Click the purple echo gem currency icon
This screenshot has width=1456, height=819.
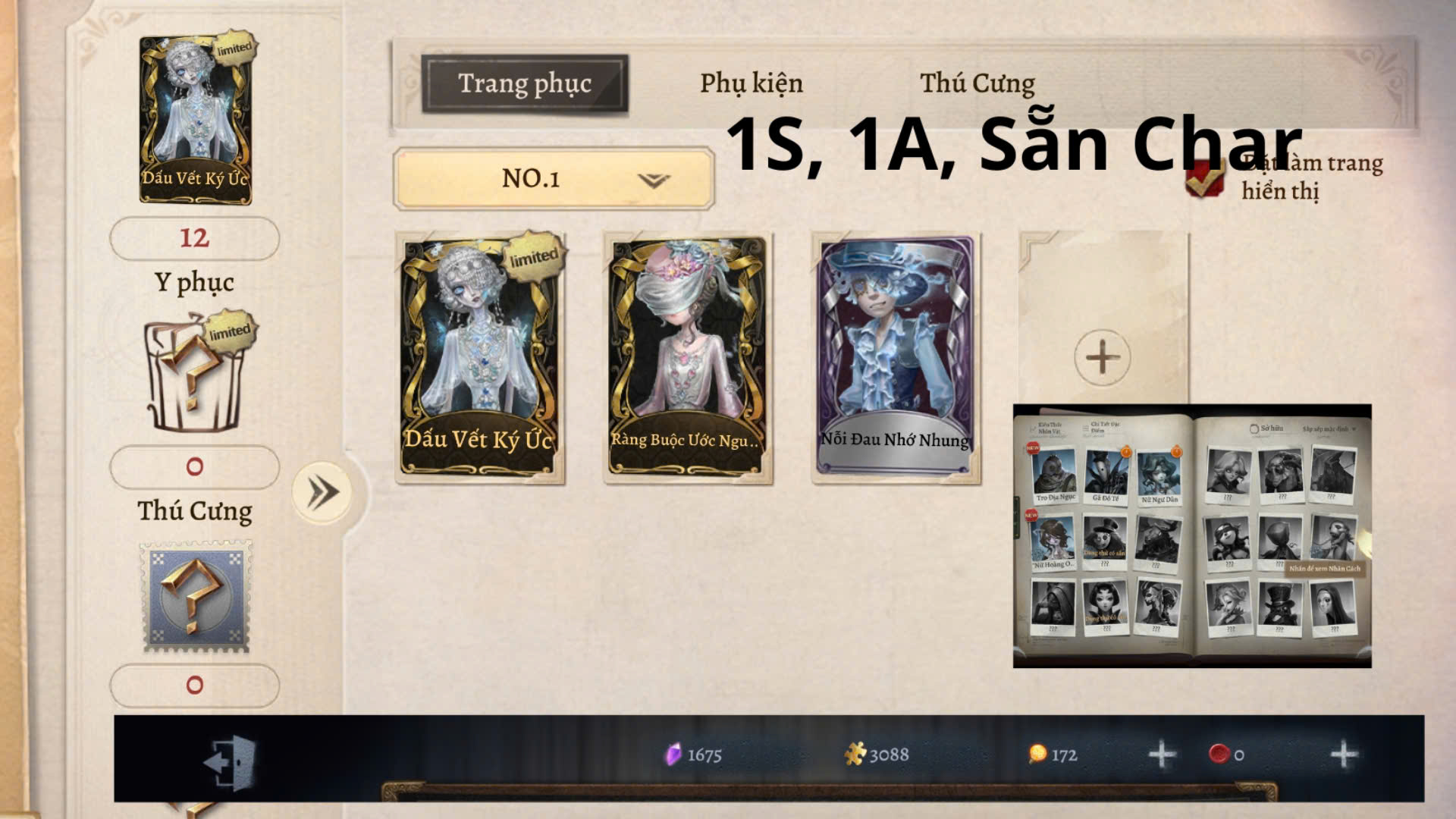pyautogui.click(x=673, y=755)
